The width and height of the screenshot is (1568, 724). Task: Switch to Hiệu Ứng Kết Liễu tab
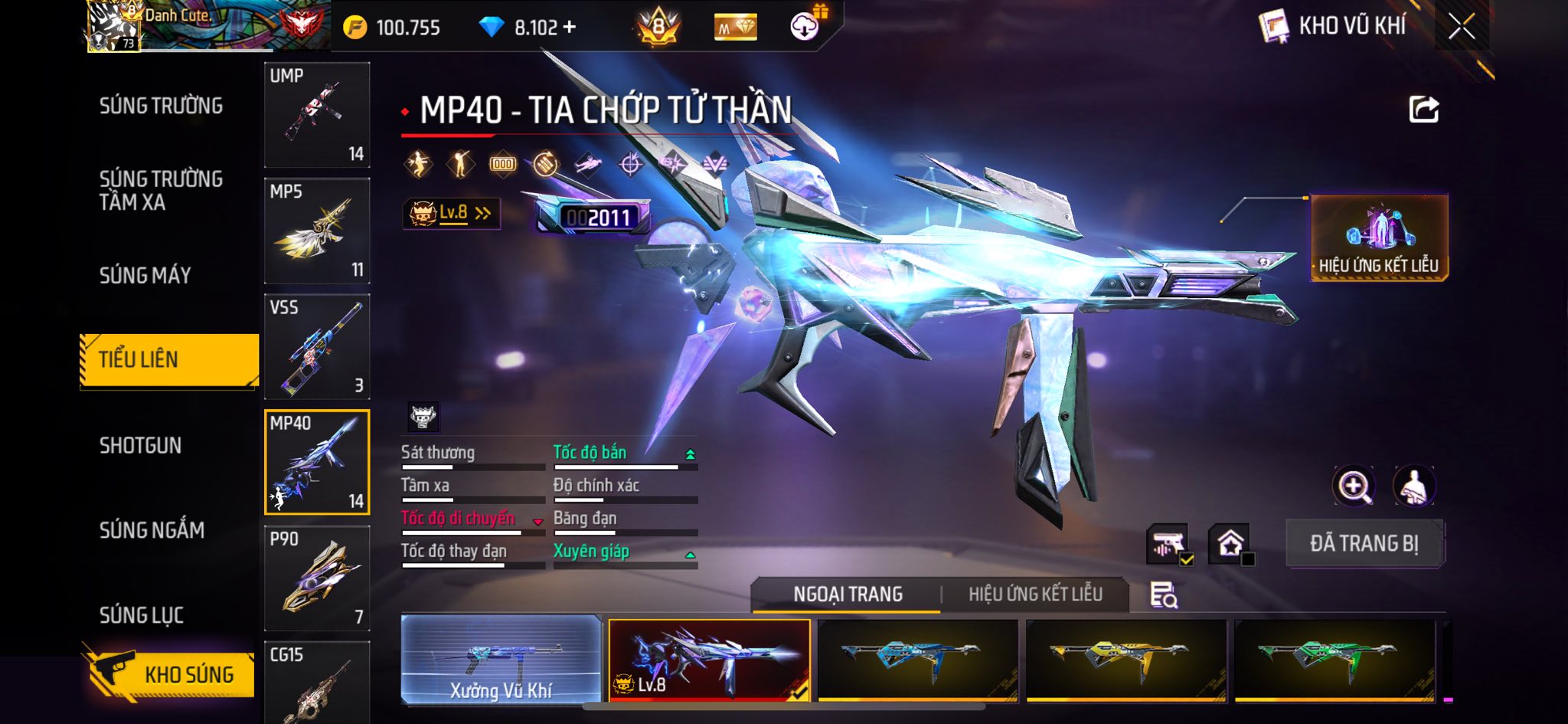[1035, 594]
